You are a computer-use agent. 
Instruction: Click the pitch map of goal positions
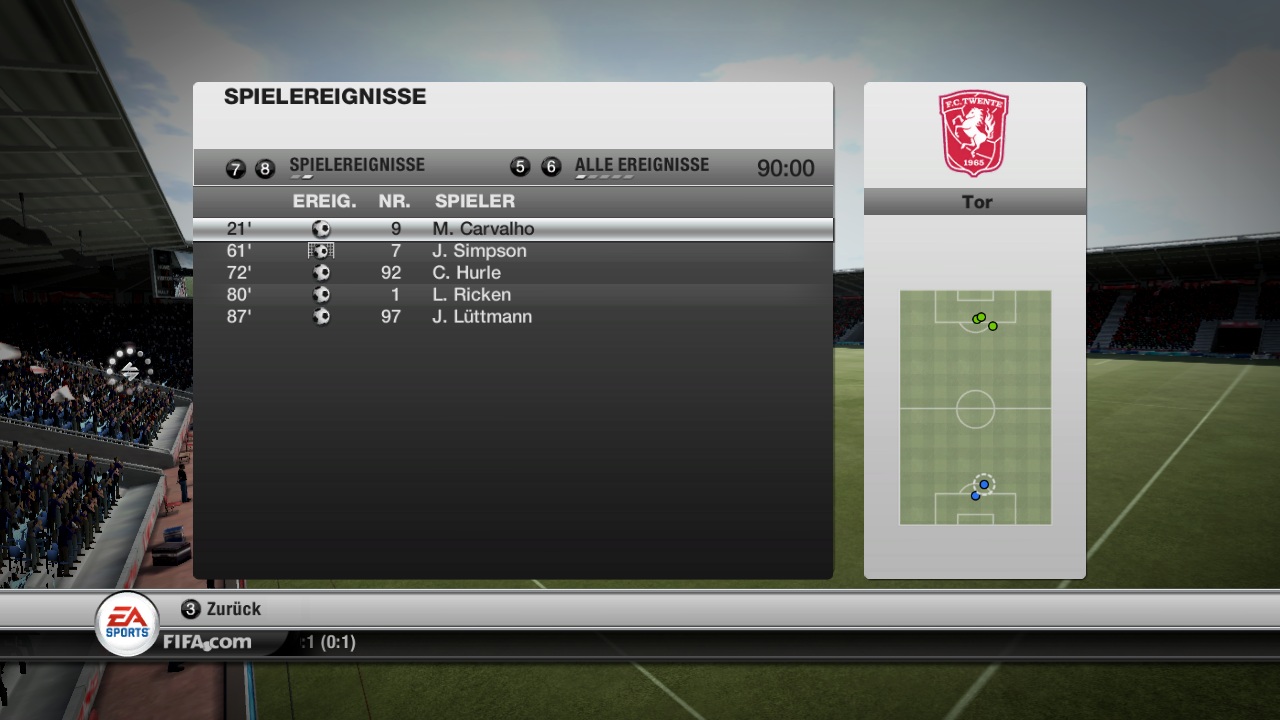975,407
